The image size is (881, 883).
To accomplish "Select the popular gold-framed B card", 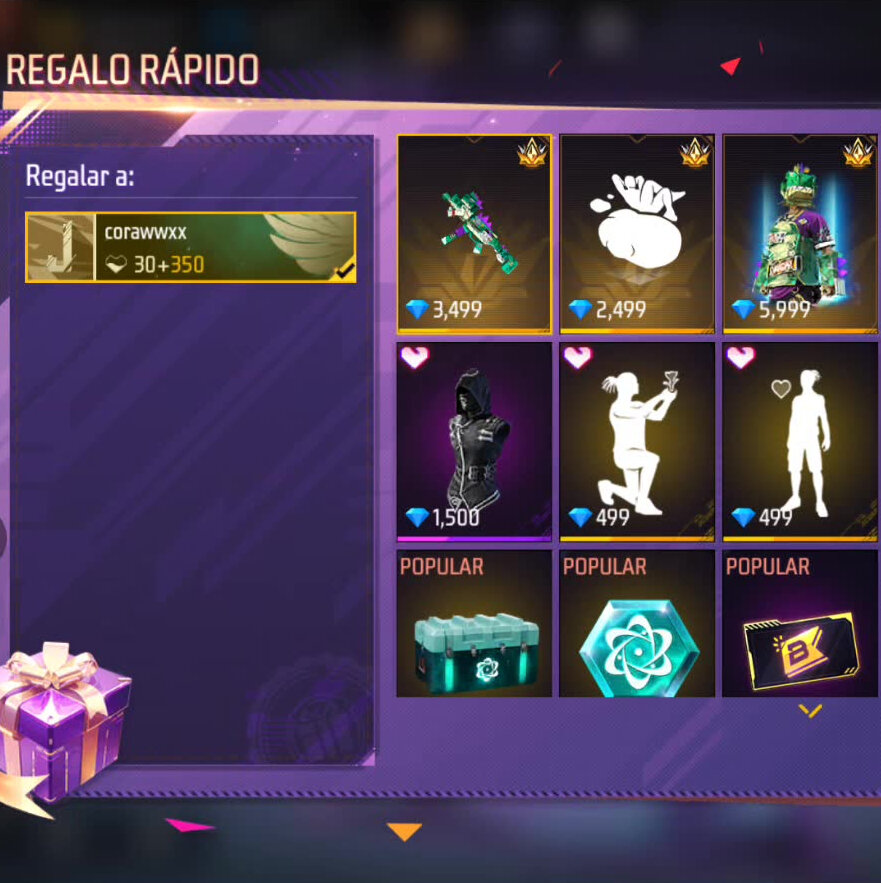I will tap(800, 625).
